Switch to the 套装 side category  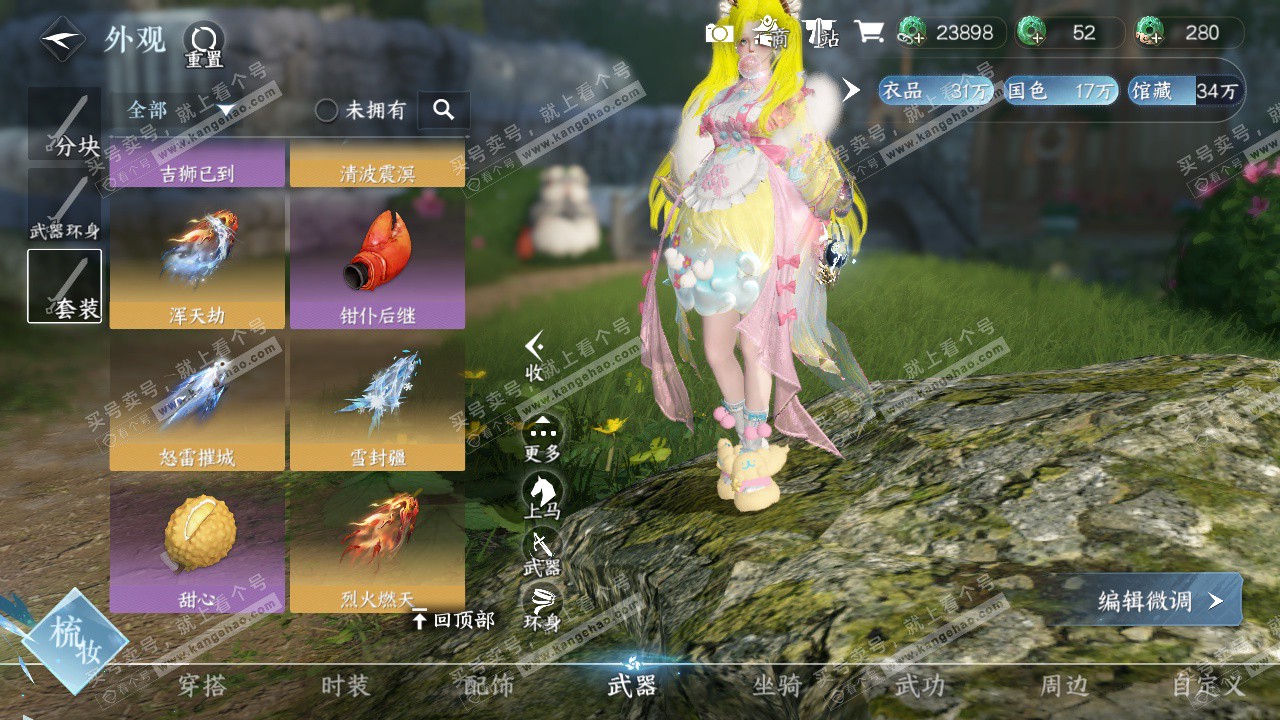65,286
